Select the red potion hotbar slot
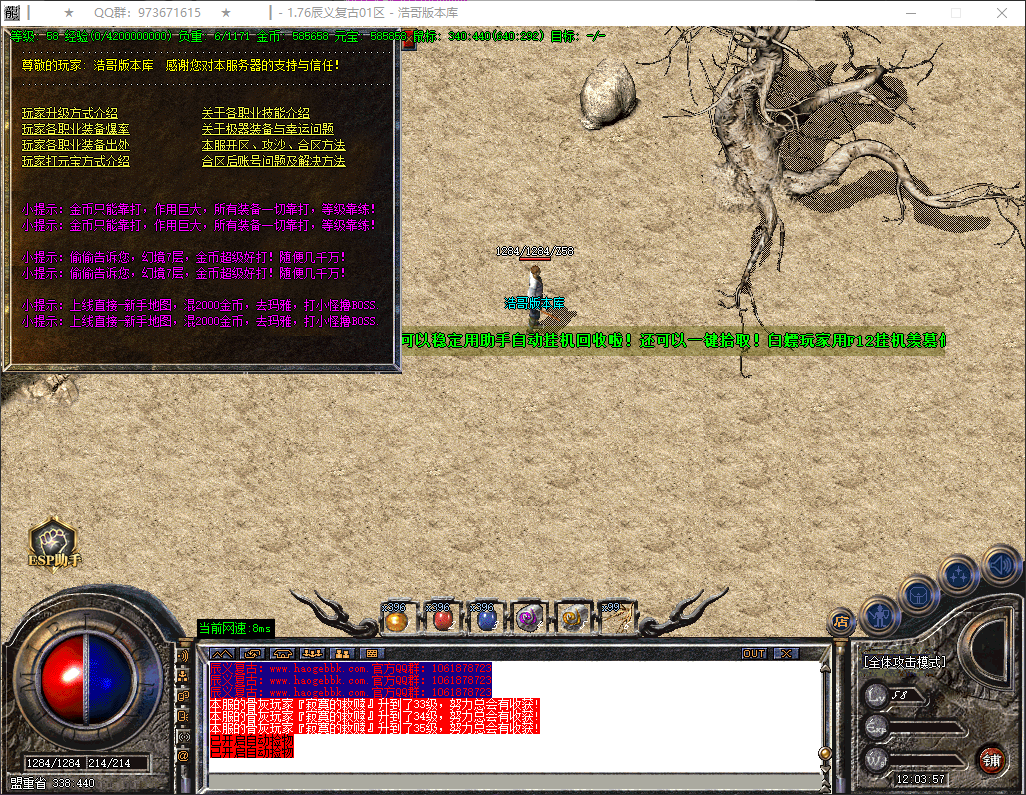This screenshot has width=1026, height=795. 440,619
